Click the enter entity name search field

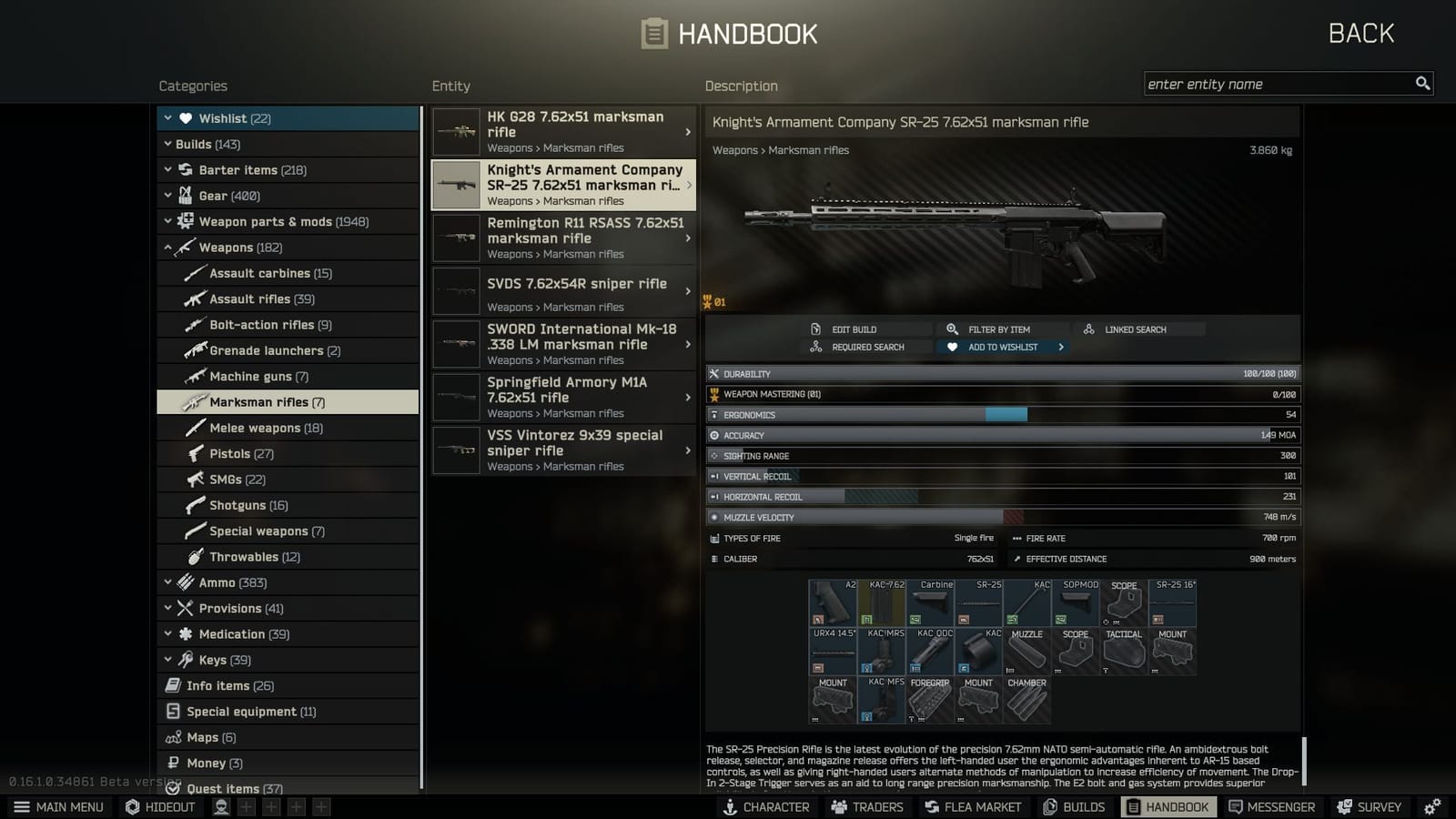click(x=1274, y=83)
